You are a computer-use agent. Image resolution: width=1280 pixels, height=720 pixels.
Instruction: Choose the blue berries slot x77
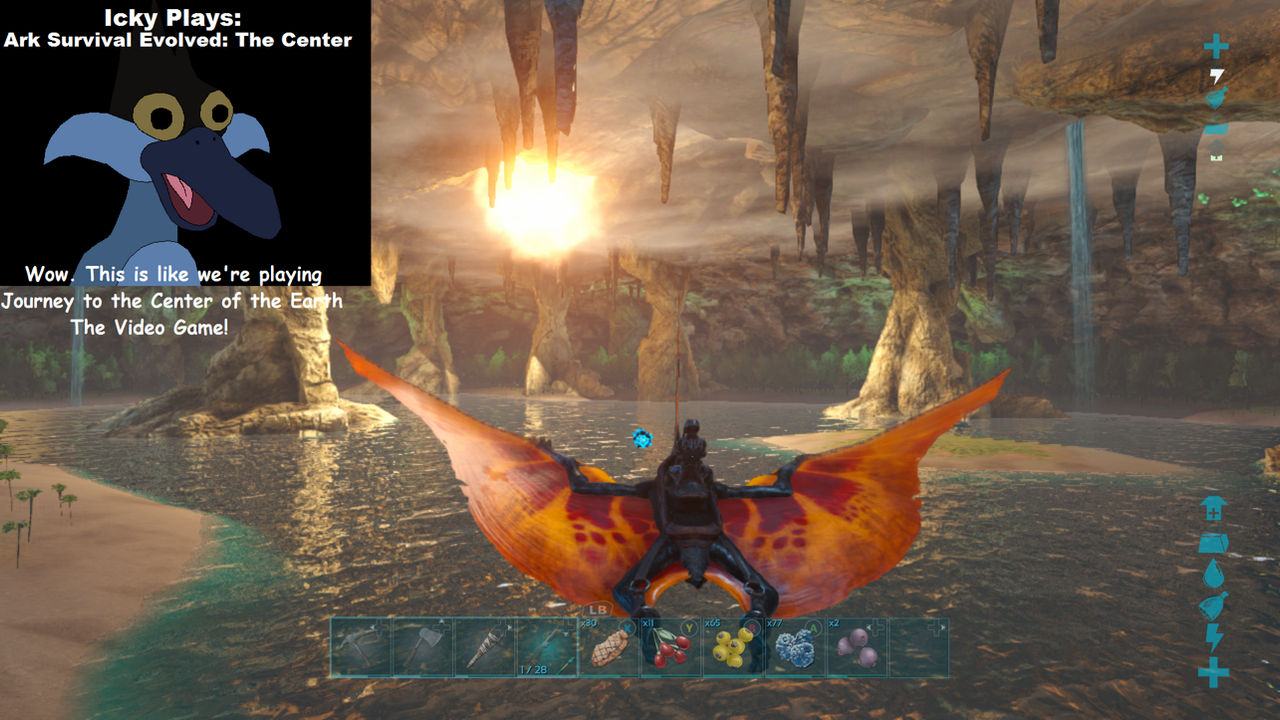pyautogui.click(x=795, y=647)
